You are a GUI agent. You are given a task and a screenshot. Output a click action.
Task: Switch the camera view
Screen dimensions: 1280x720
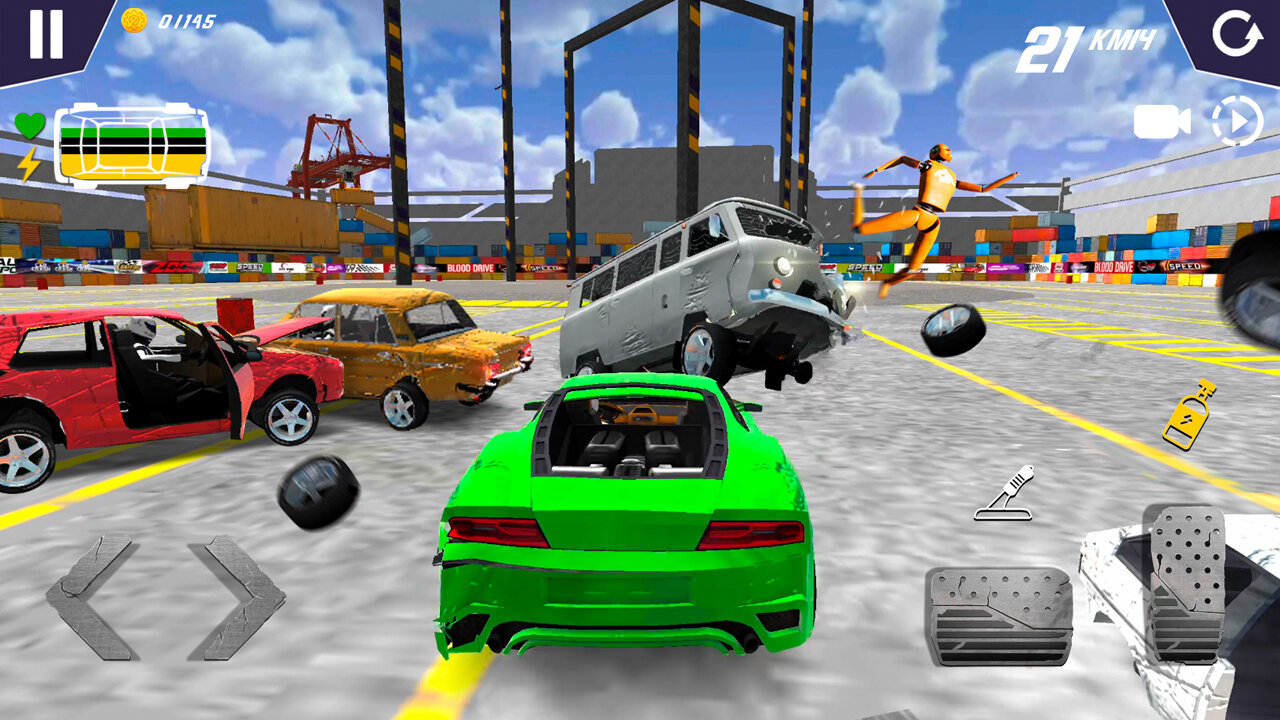(1161, 122)
